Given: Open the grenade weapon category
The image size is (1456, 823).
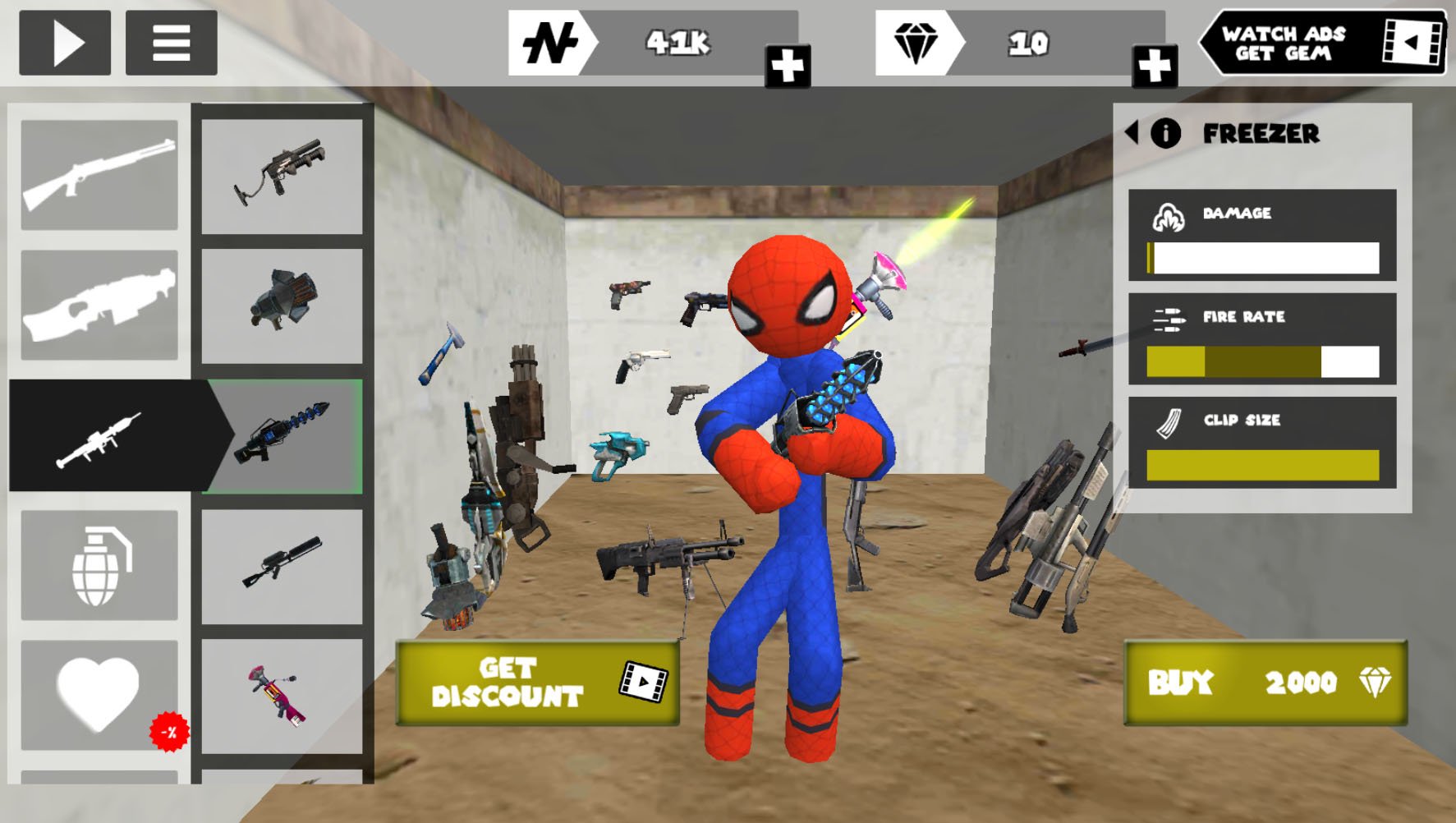Looking at the screenshot, I should coord(99,563).
